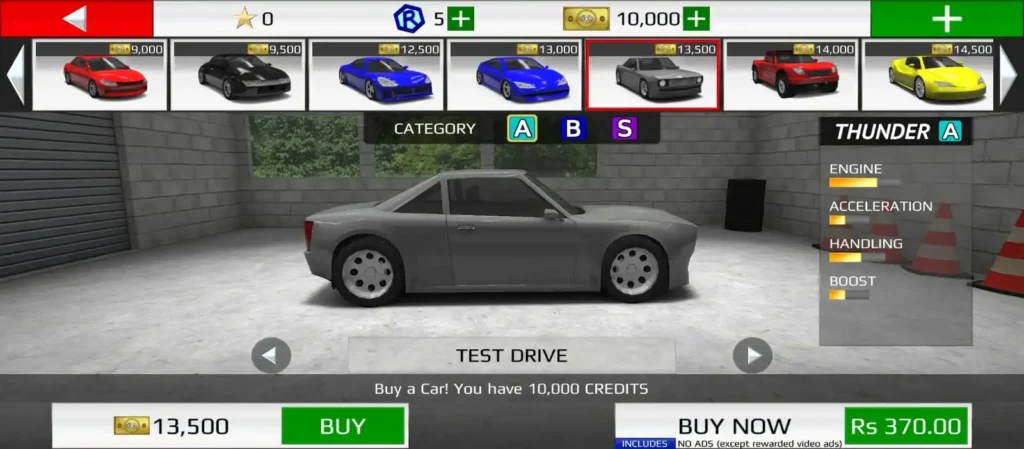Switch to category S
1024x449 pixels.
(x=624, y=128)
